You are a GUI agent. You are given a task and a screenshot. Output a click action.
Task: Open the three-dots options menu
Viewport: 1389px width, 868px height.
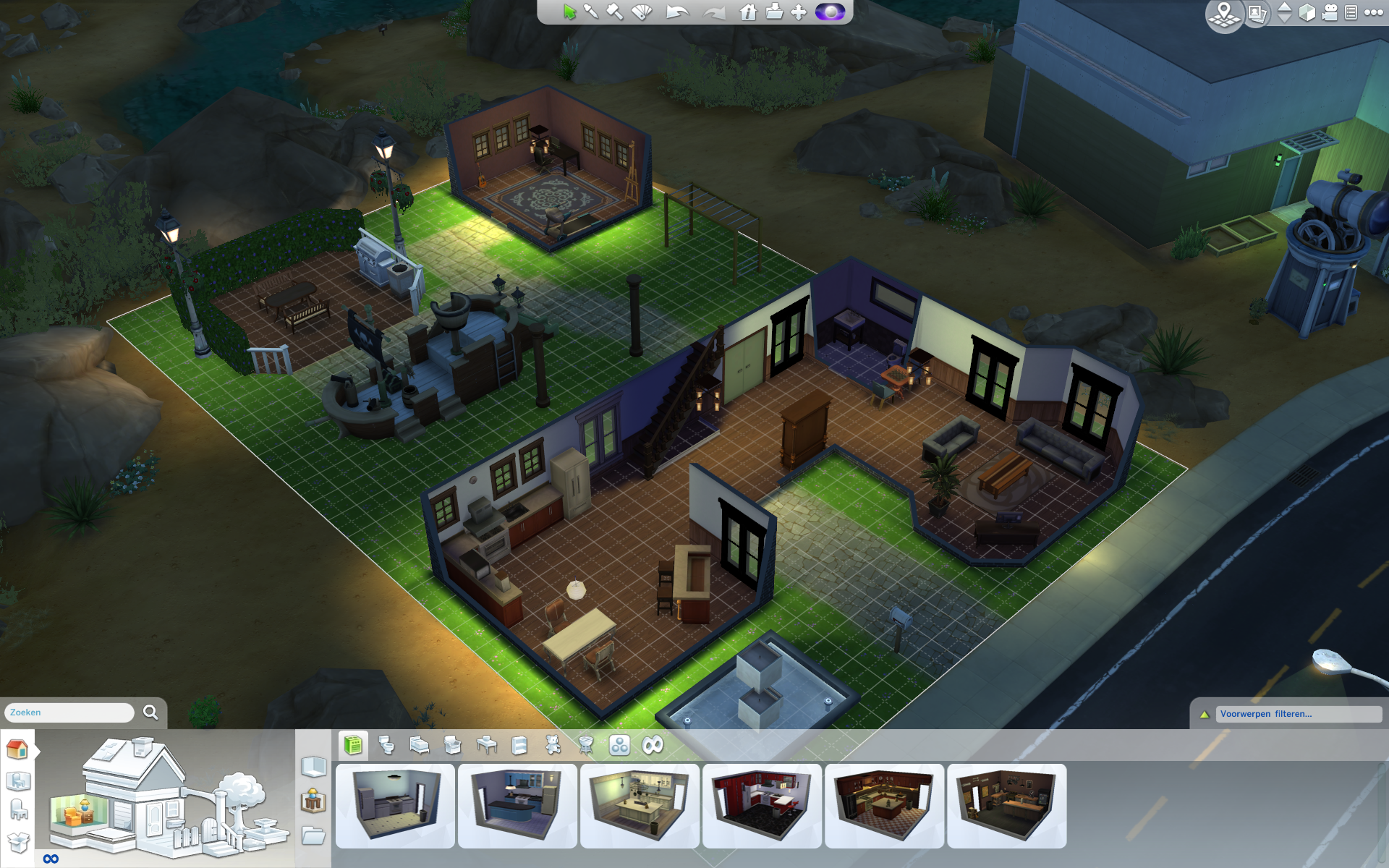tap(1373, 12)
